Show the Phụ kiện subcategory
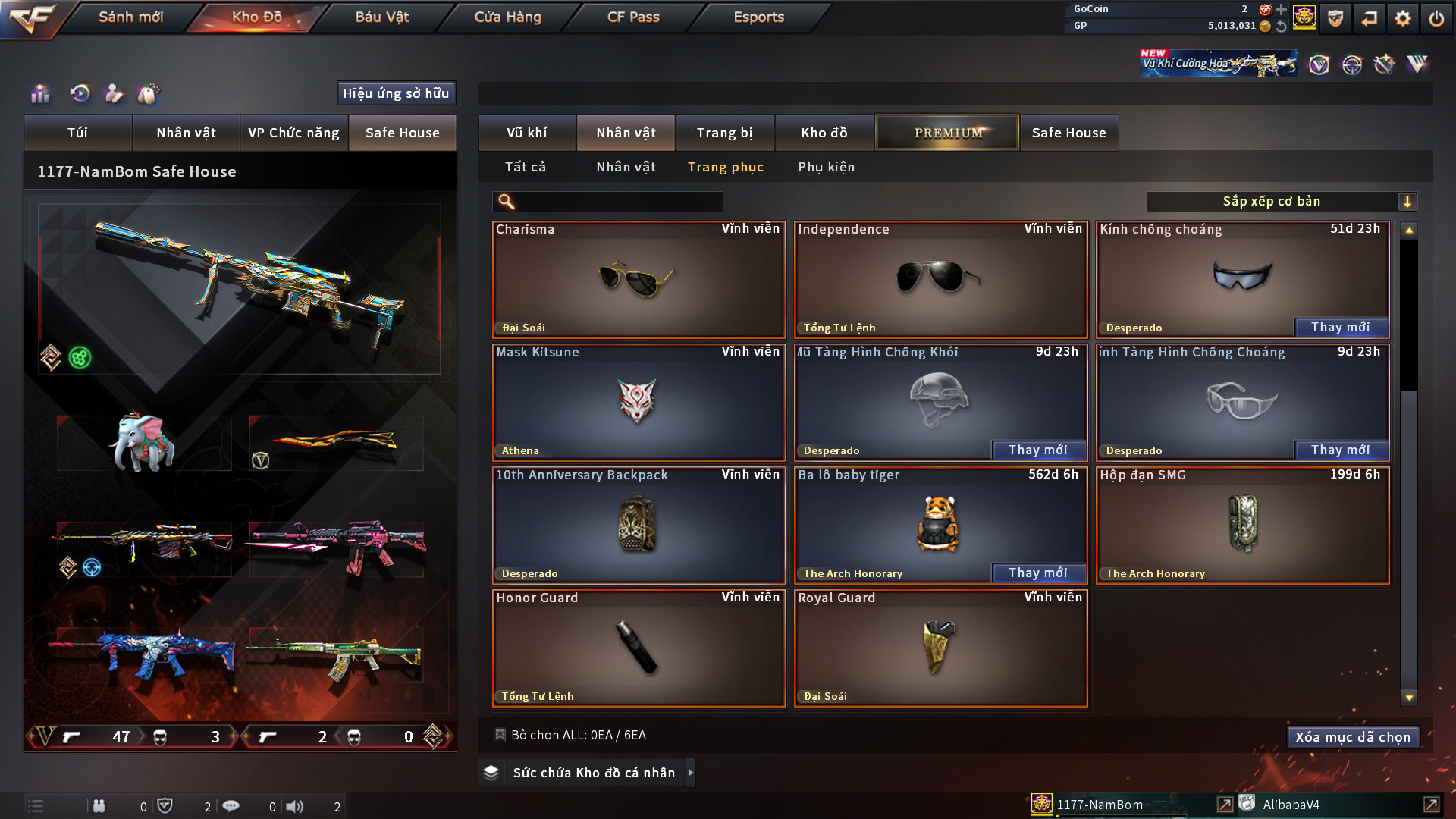The height and width of the screenshot is (819, 1456). click(826, 167)
